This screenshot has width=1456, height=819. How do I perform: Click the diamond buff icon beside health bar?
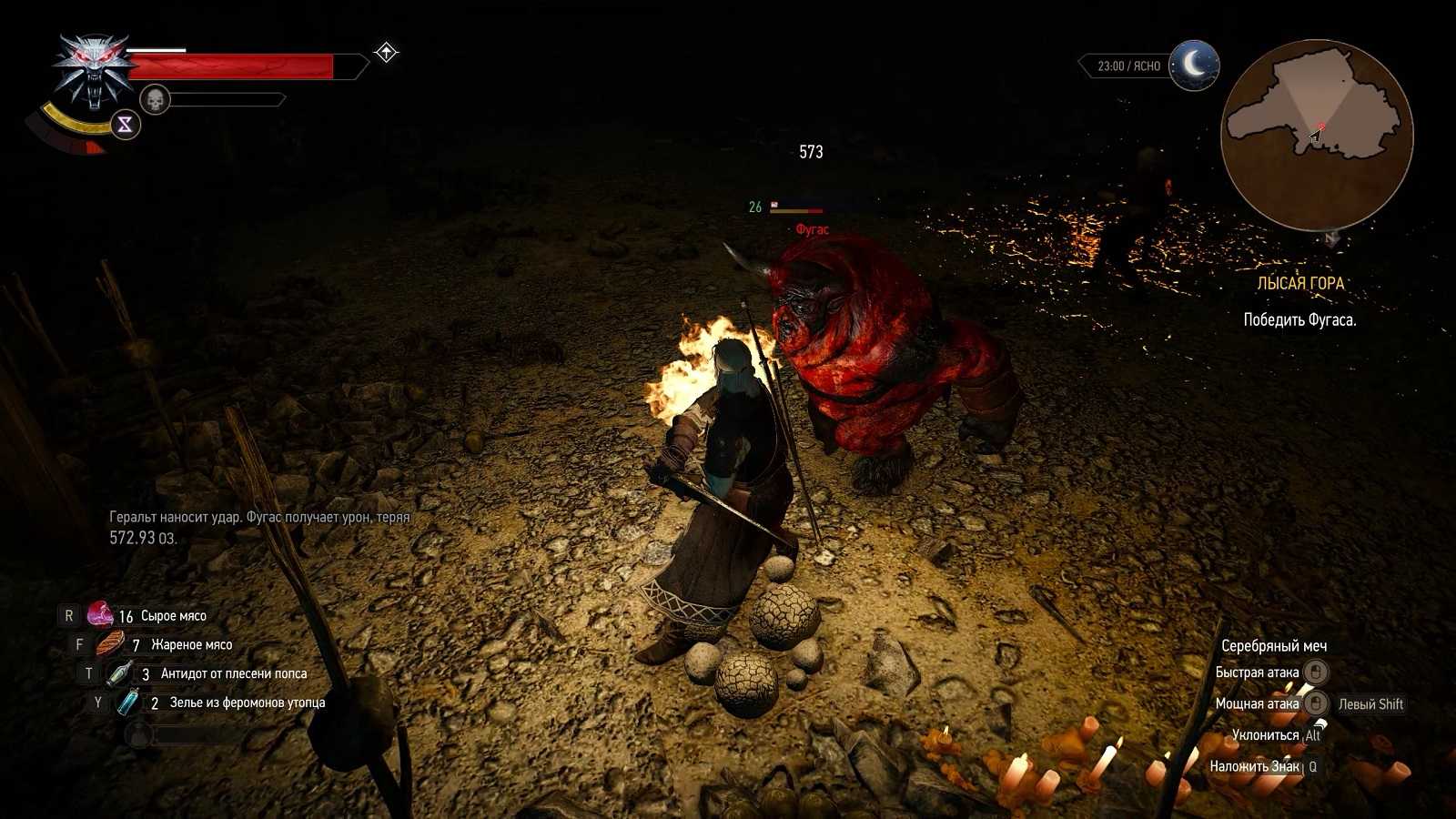pyautogui.click(x=386, y=53)
